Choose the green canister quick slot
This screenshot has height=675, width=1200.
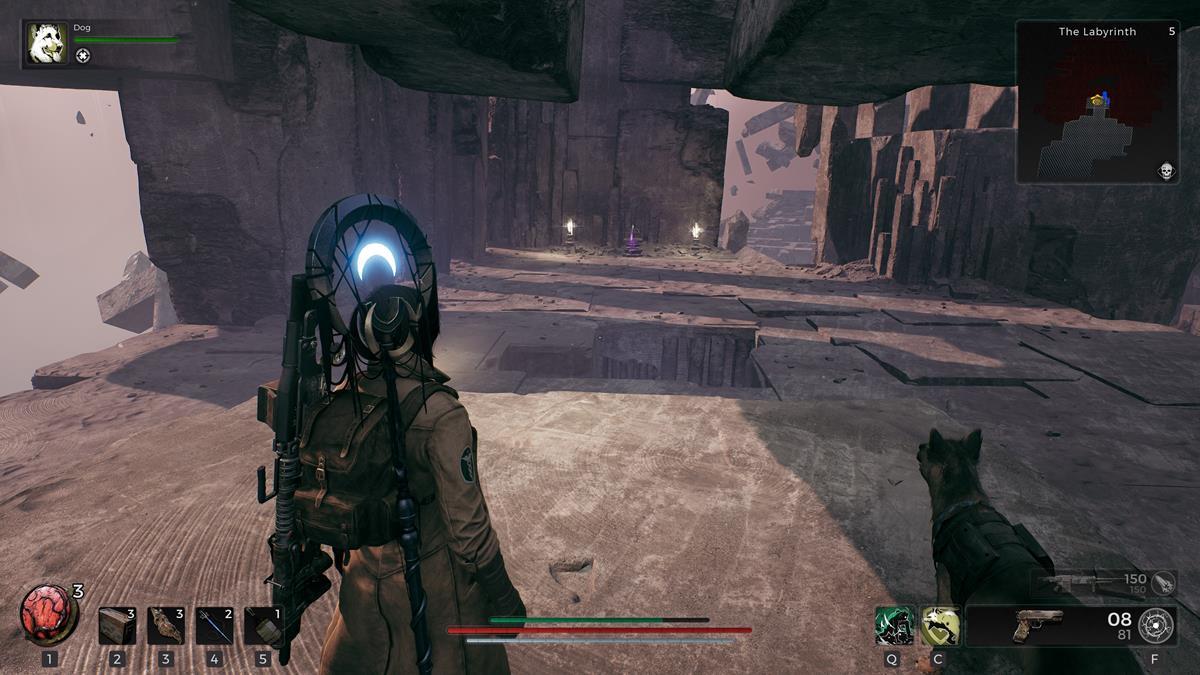tap(263, 625)
